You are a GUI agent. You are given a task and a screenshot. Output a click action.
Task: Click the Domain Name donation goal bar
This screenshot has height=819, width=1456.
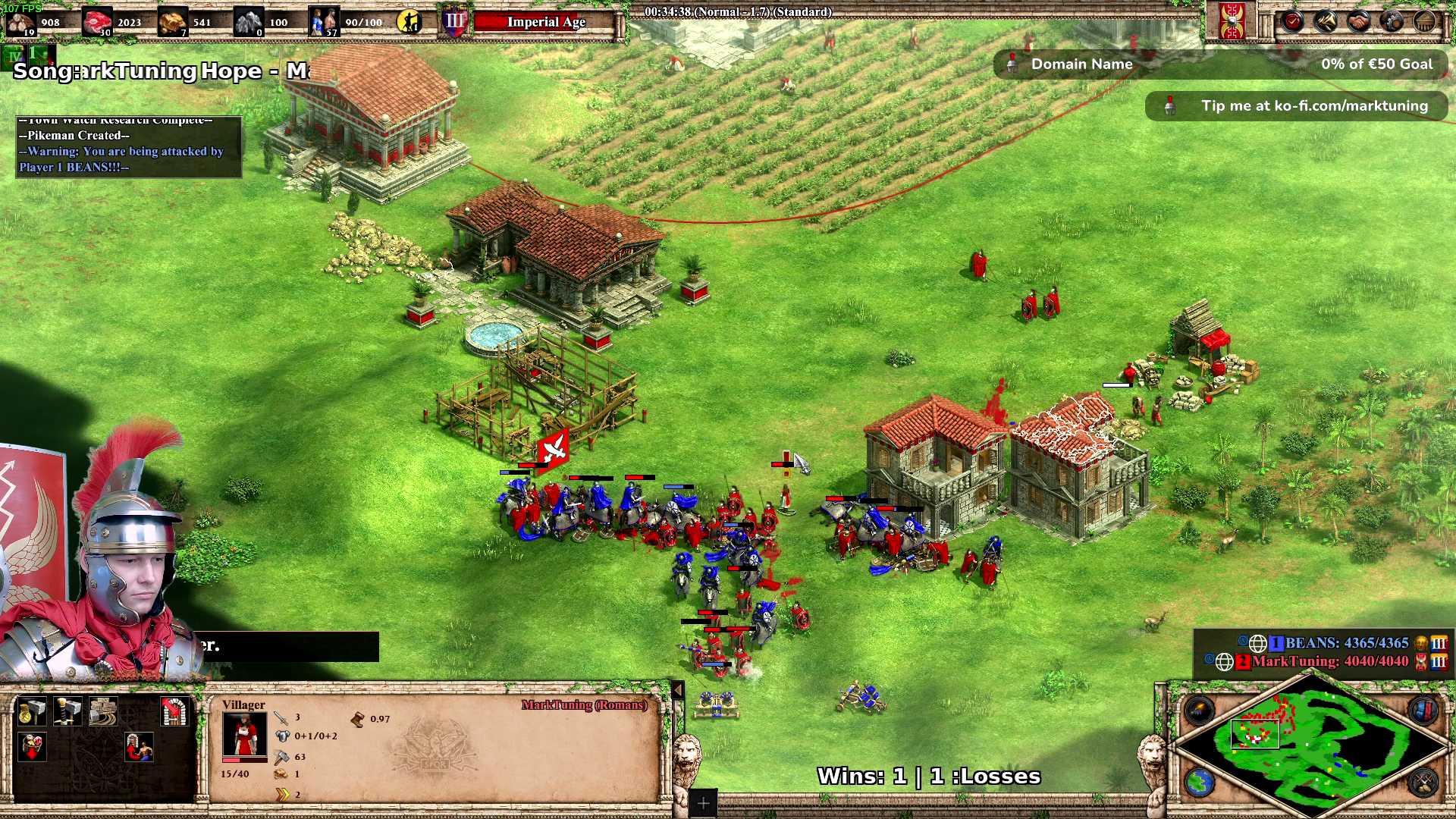click(x=1221, y=64)
